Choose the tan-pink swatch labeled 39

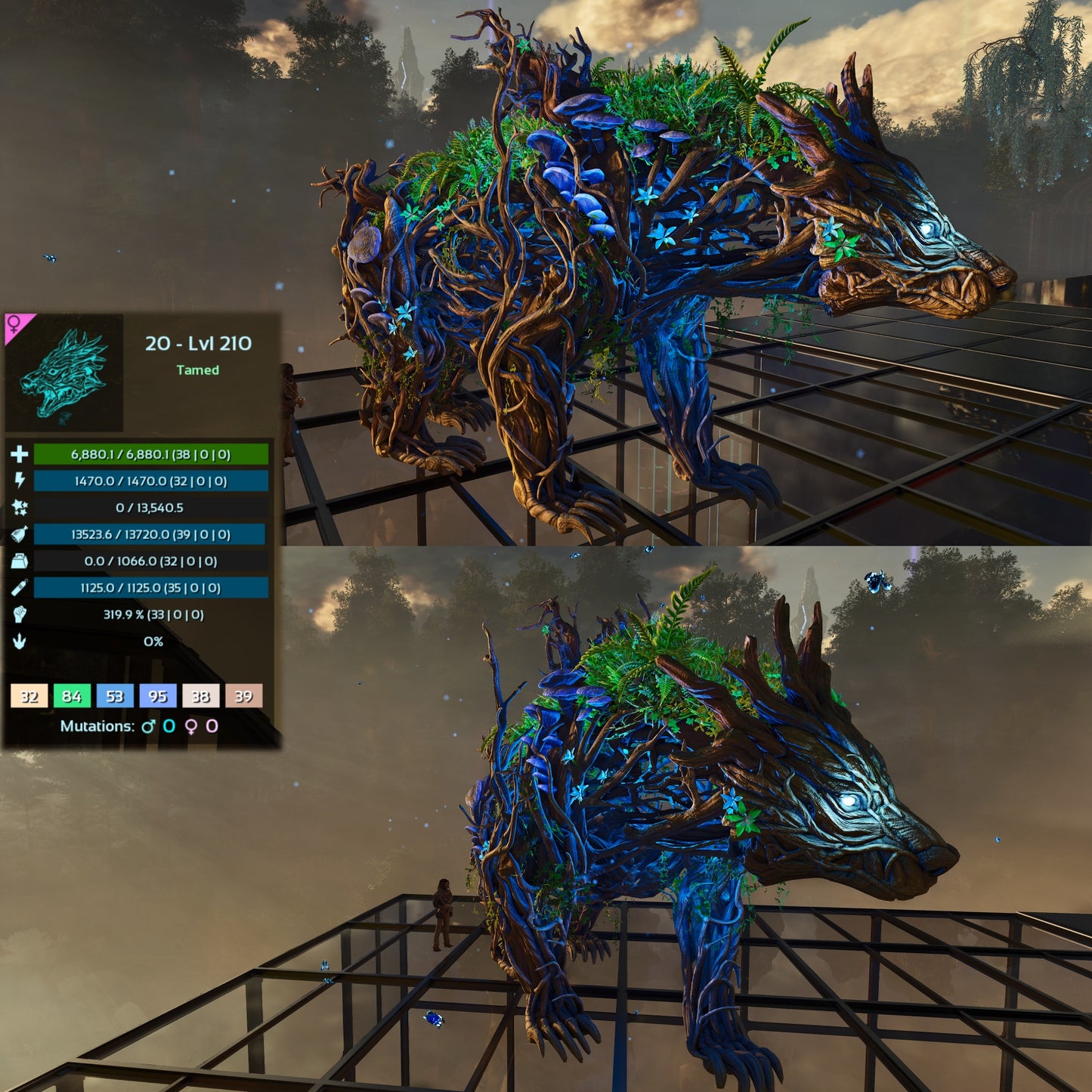click(243, 696)
